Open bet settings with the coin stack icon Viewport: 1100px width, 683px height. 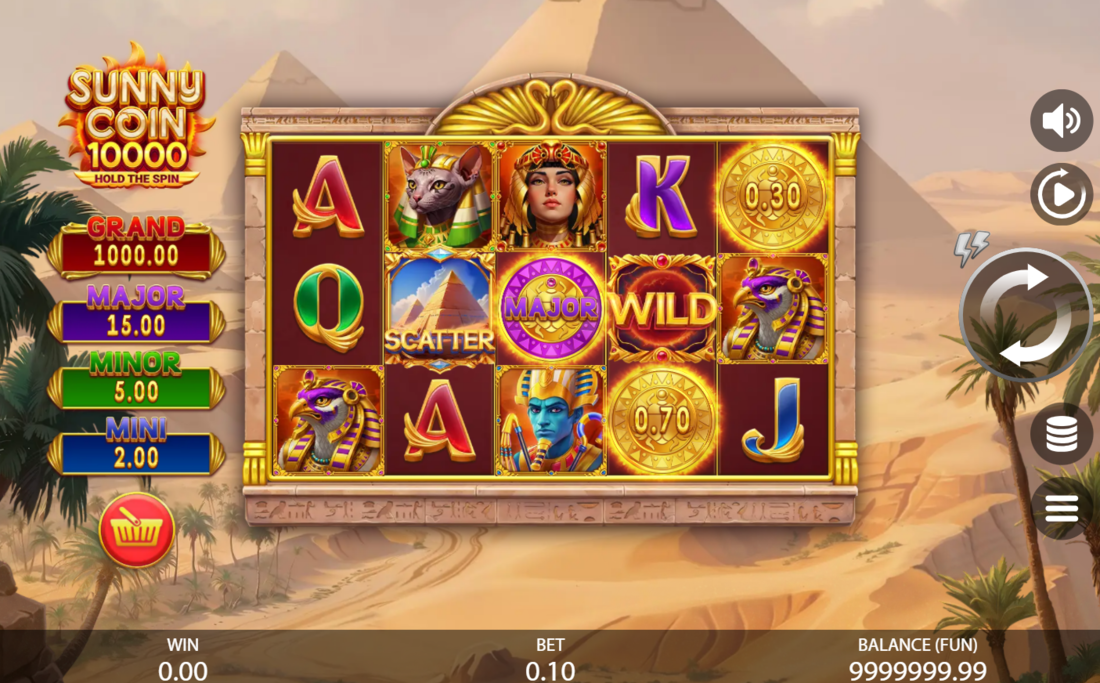coord(1061,434)
